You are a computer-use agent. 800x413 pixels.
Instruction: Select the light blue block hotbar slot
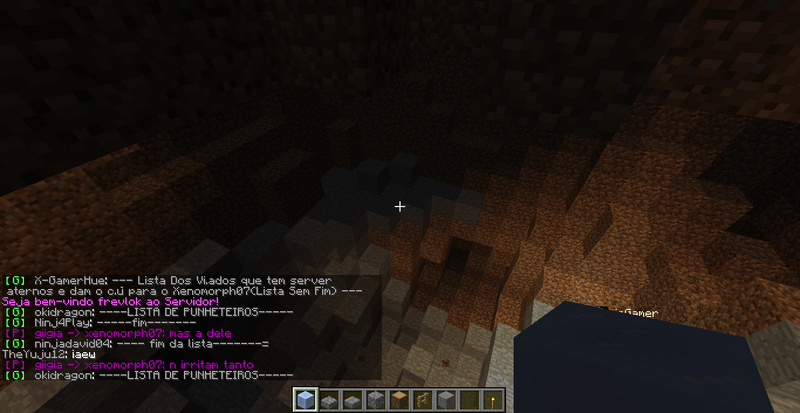pos(305,400)
